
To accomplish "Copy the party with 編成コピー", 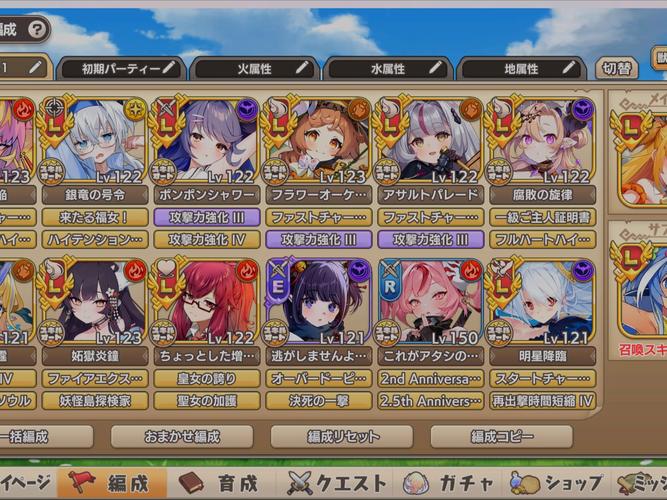I will pyautogui.click(x=501, y=436).
